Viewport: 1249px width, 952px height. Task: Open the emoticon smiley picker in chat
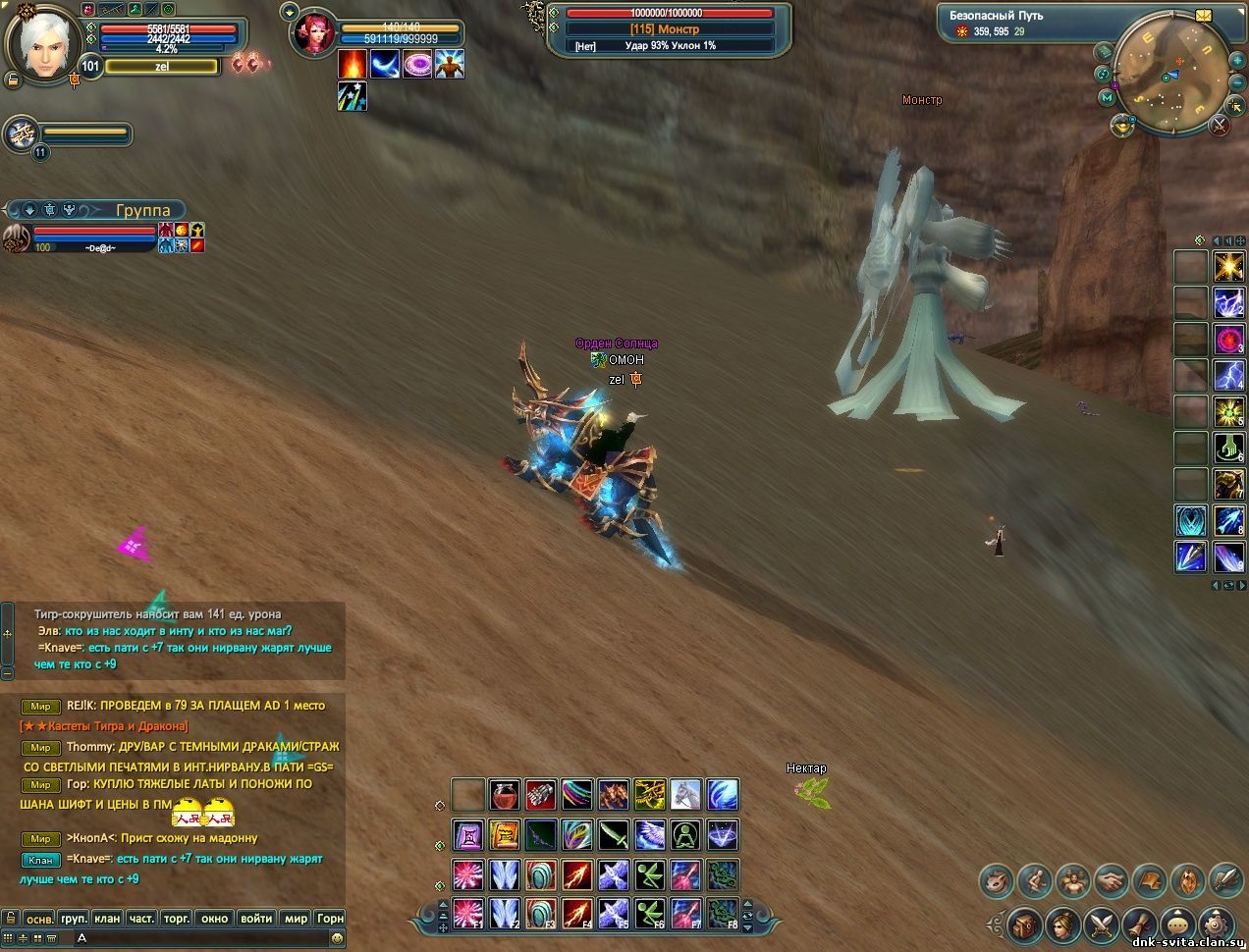pyautogui.click(x=338, y=938)
